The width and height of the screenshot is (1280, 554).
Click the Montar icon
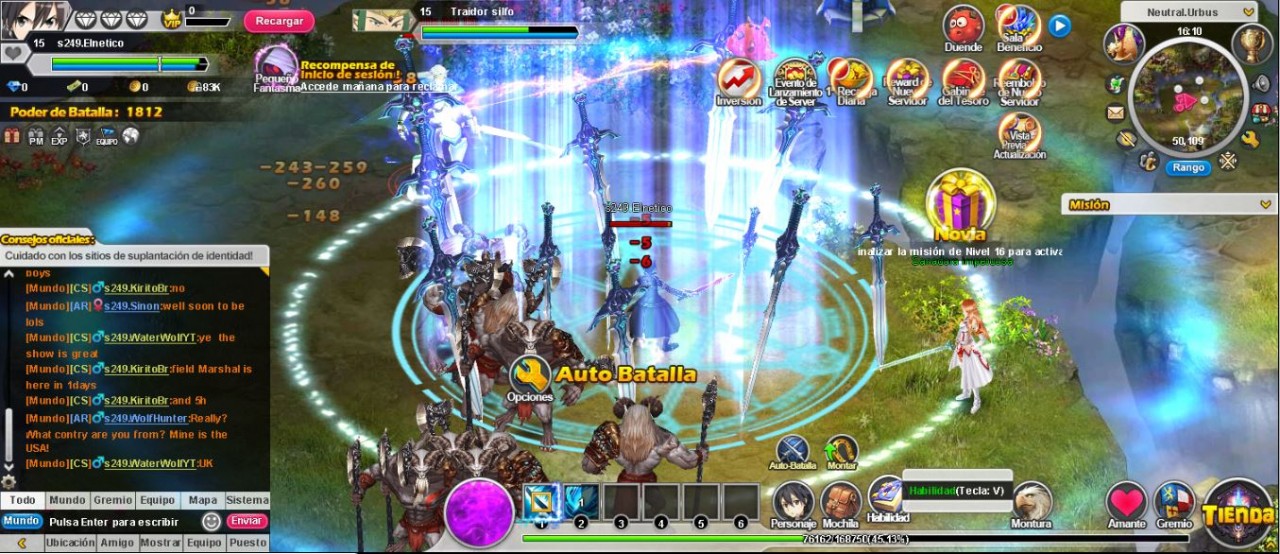click(x=842, y=450)
